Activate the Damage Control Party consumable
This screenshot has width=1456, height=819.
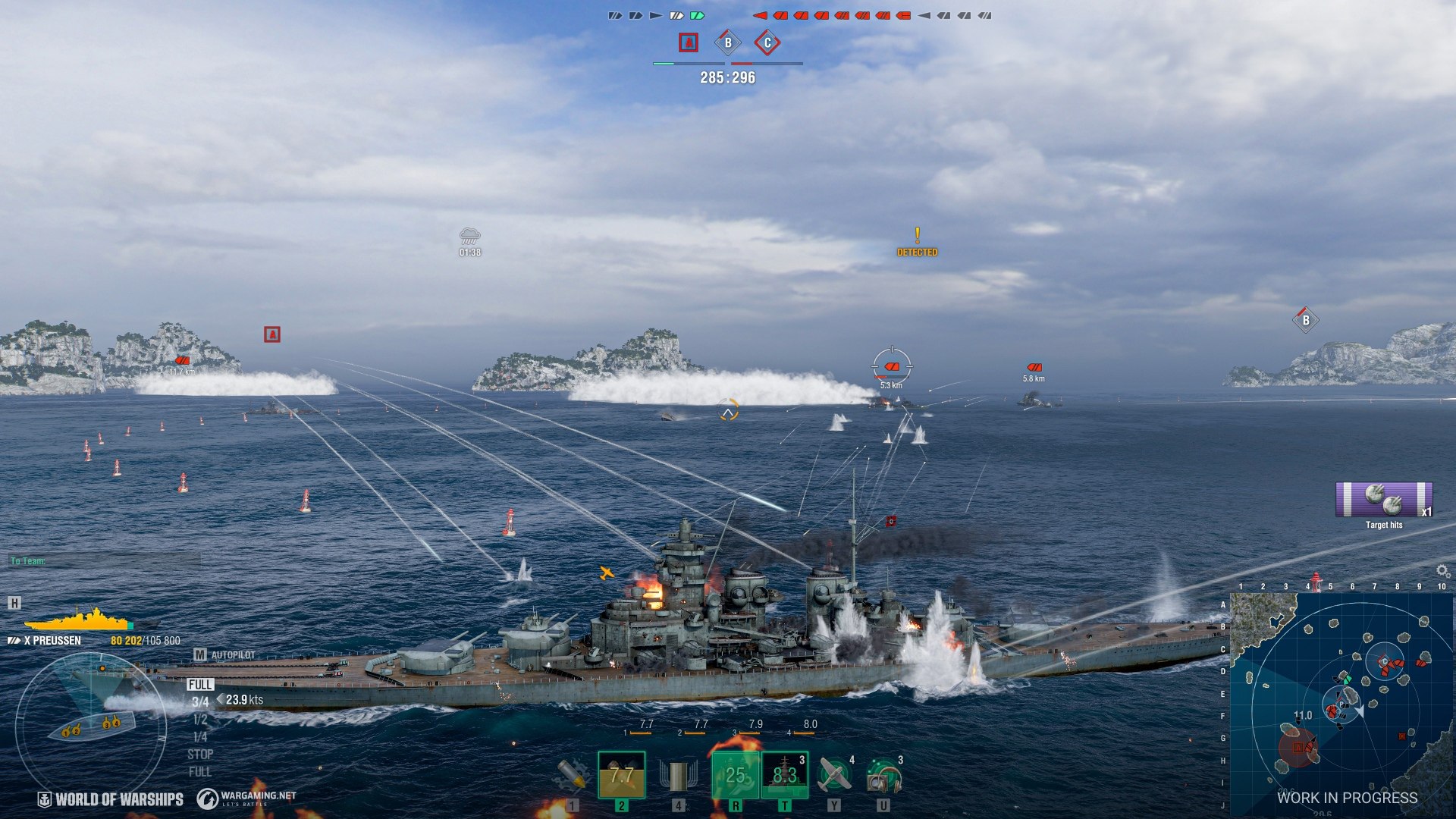734,774
